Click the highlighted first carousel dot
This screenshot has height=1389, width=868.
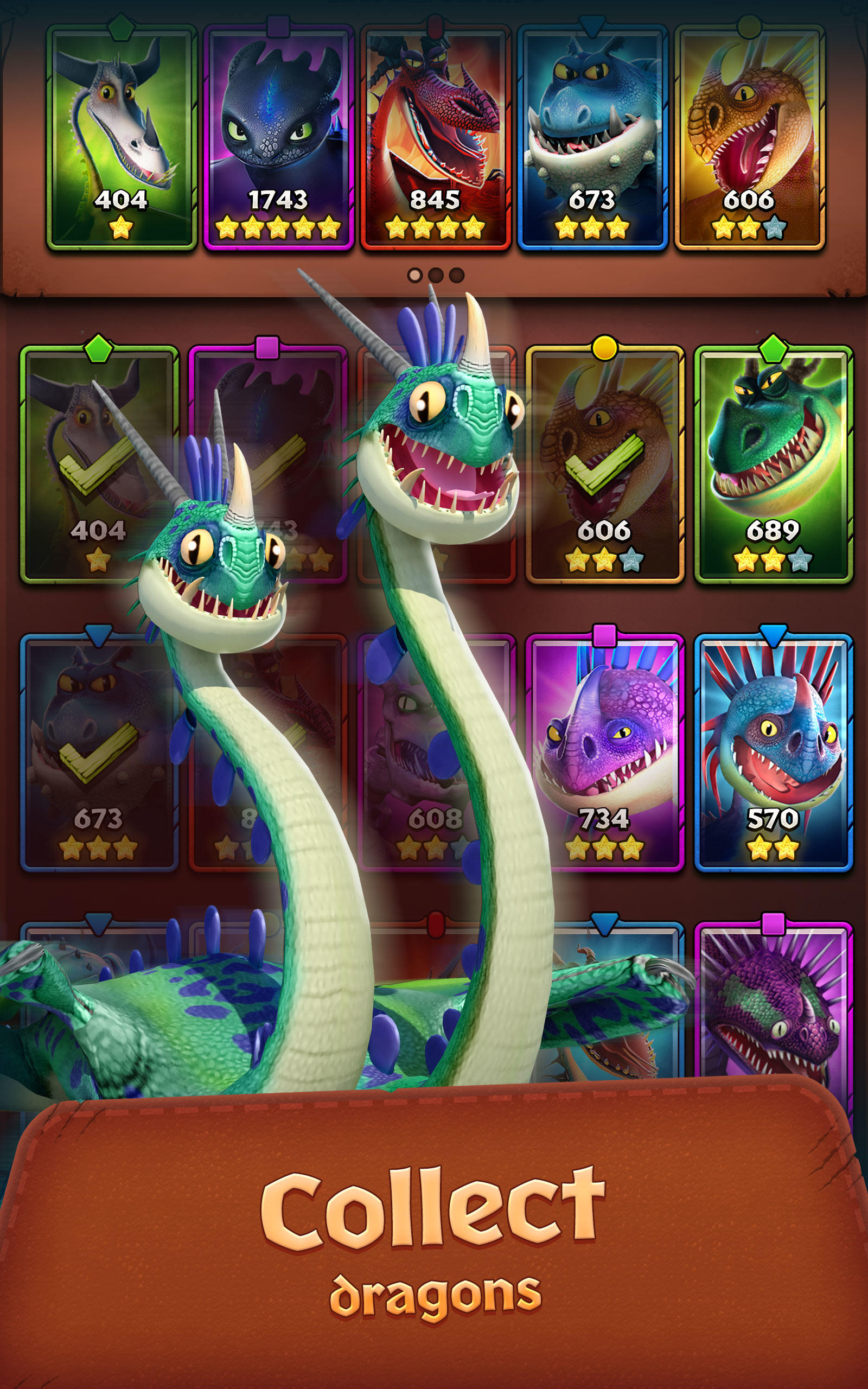414,276
